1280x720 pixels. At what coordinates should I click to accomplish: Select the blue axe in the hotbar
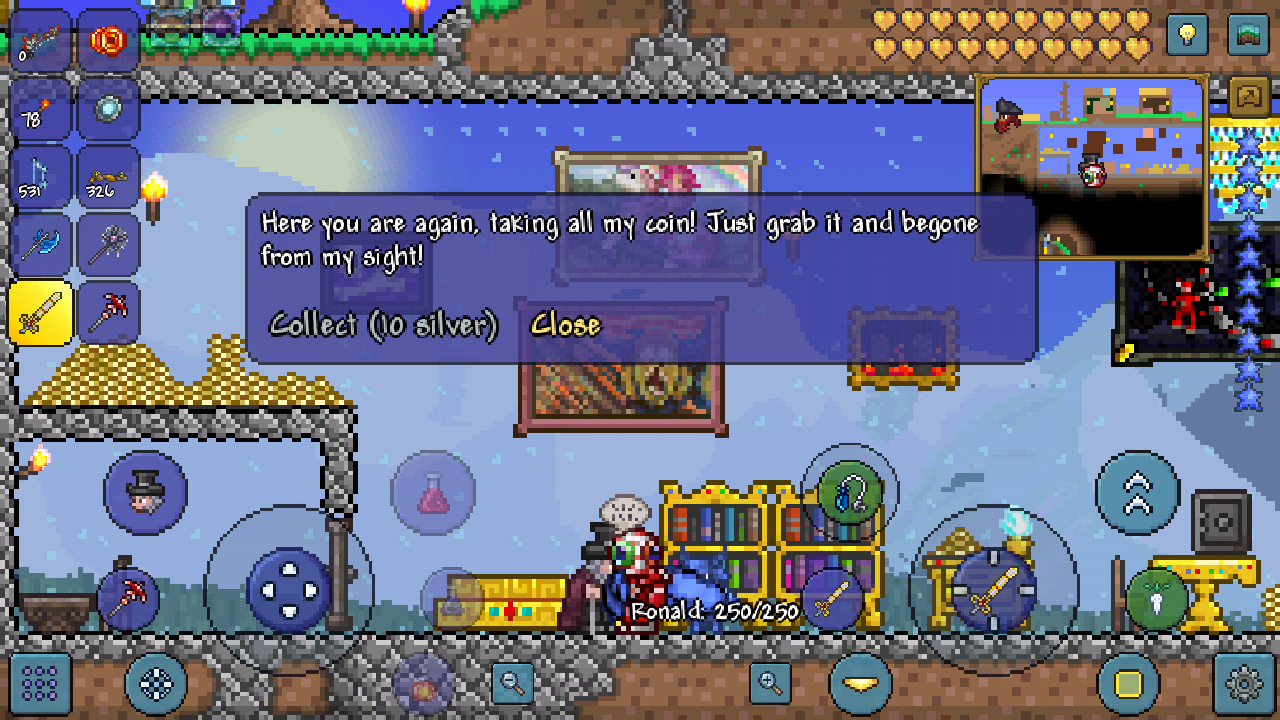pyautogui.click(x=40, y=243)
